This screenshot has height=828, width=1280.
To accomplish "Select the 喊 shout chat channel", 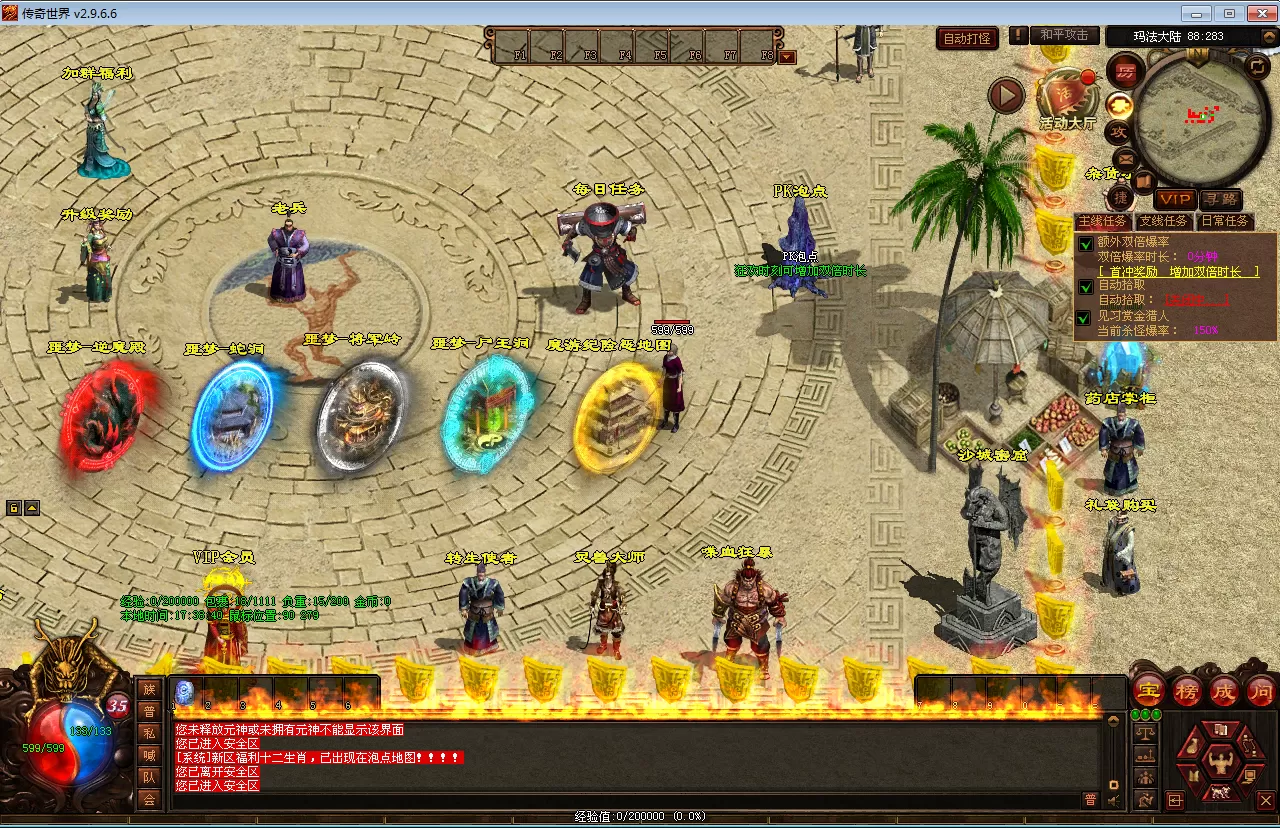I will point(149,755).
